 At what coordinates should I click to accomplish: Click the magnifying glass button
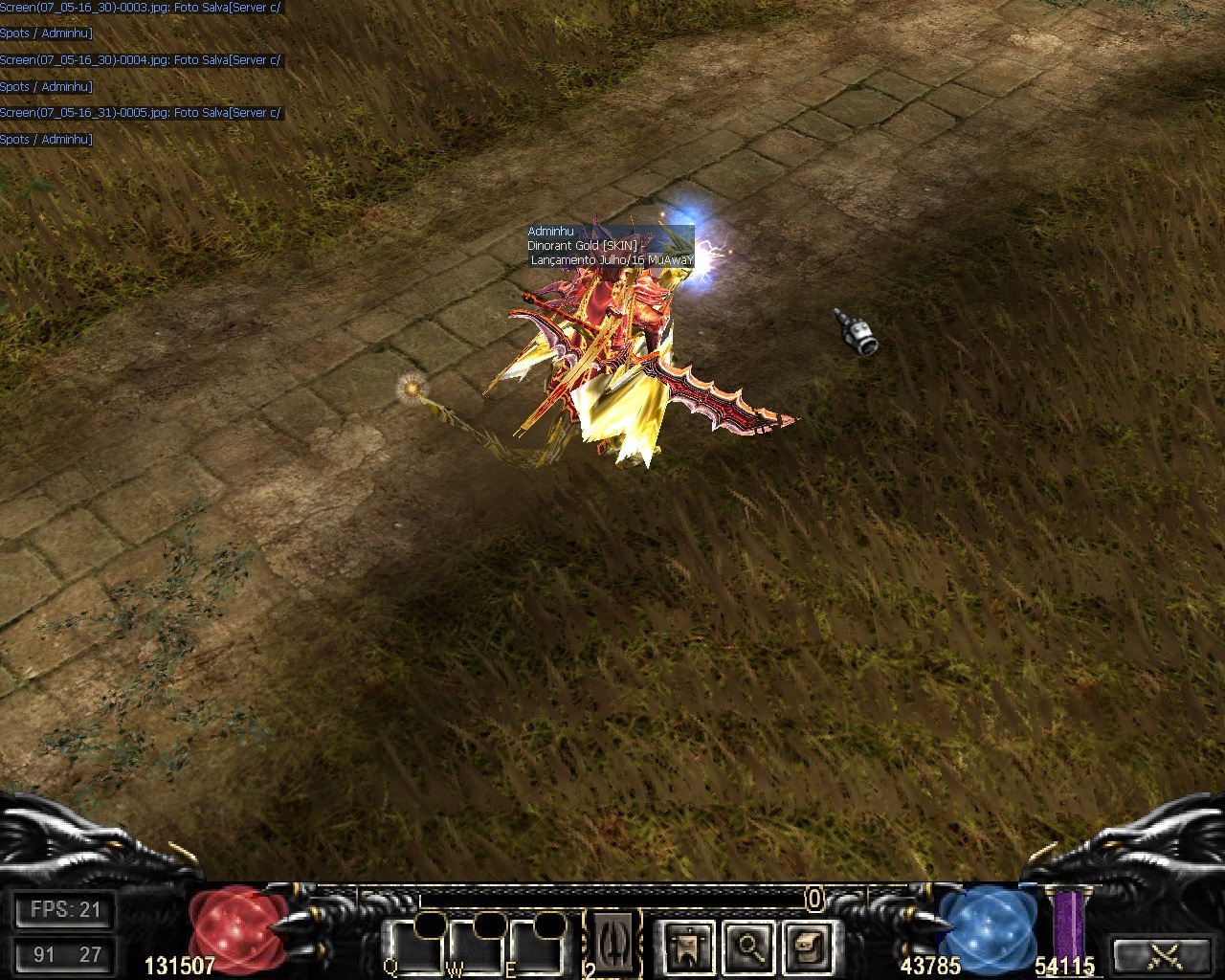pyautogui.click(x=746, y=947)
